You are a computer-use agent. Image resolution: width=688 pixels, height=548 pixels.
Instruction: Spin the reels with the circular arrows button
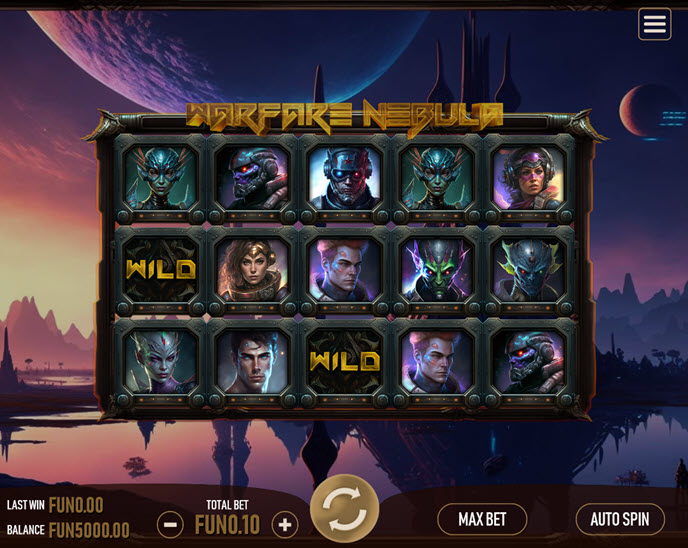click(345, 508)
